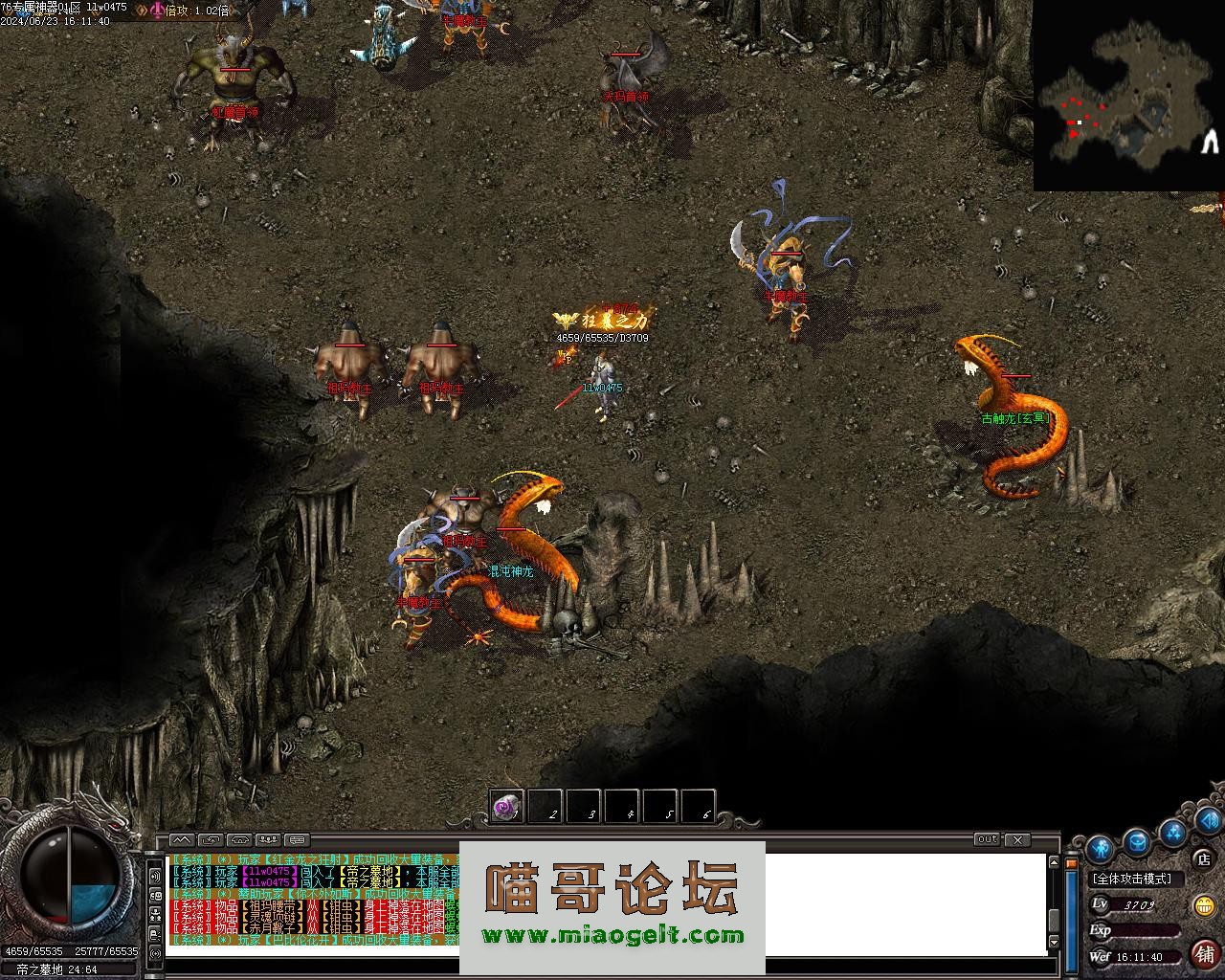Toggle the sound speaker icon

pos(1209,820)
